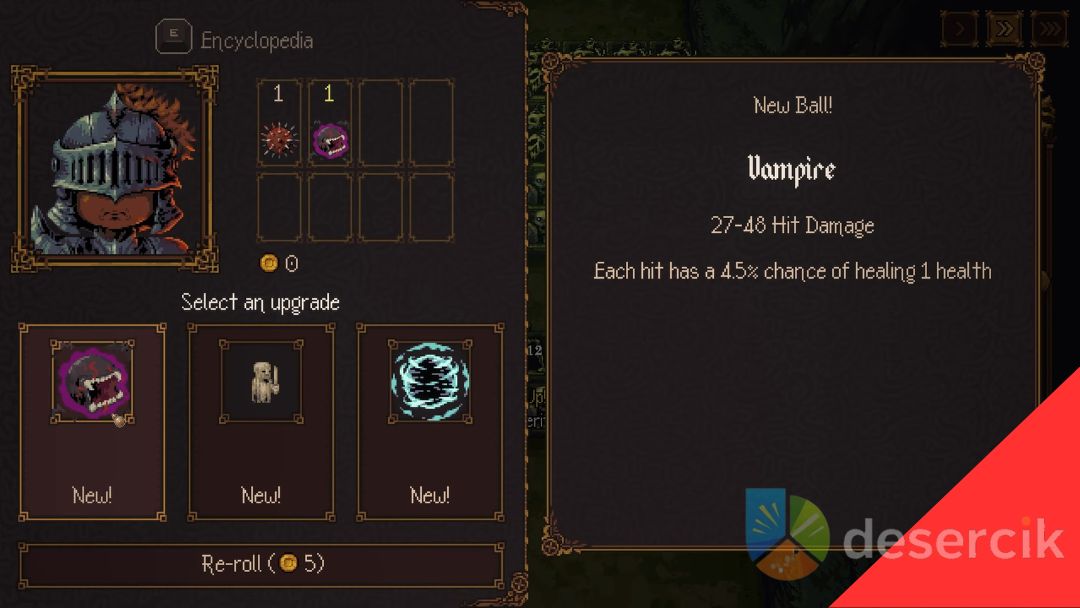
Task: Open the Encyclopedia
Action: point(236,40)
